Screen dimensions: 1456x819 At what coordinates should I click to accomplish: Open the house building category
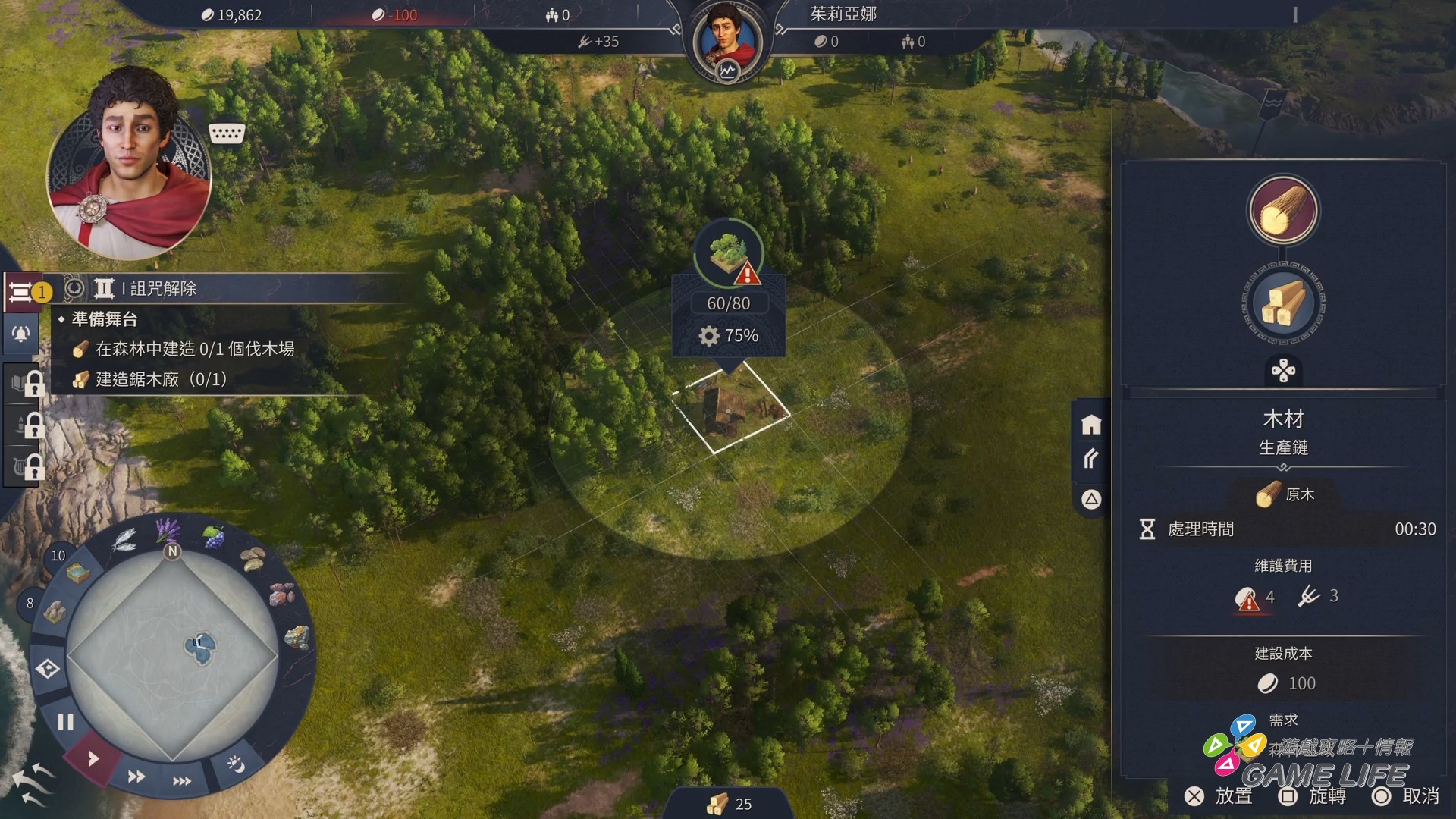click(x=1091, y=425)
